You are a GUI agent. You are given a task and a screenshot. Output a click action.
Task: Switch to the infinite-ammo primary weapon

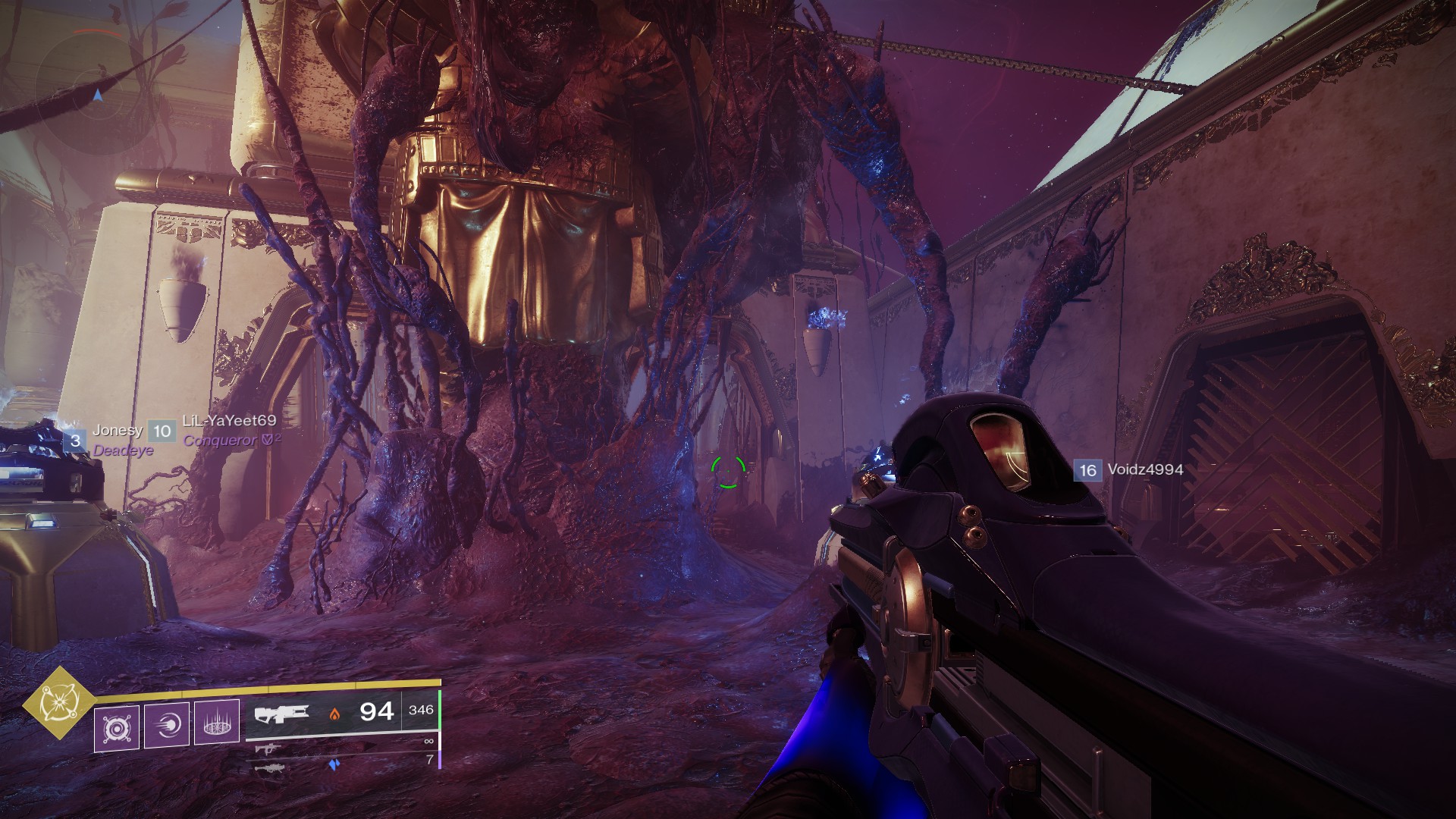268,749
